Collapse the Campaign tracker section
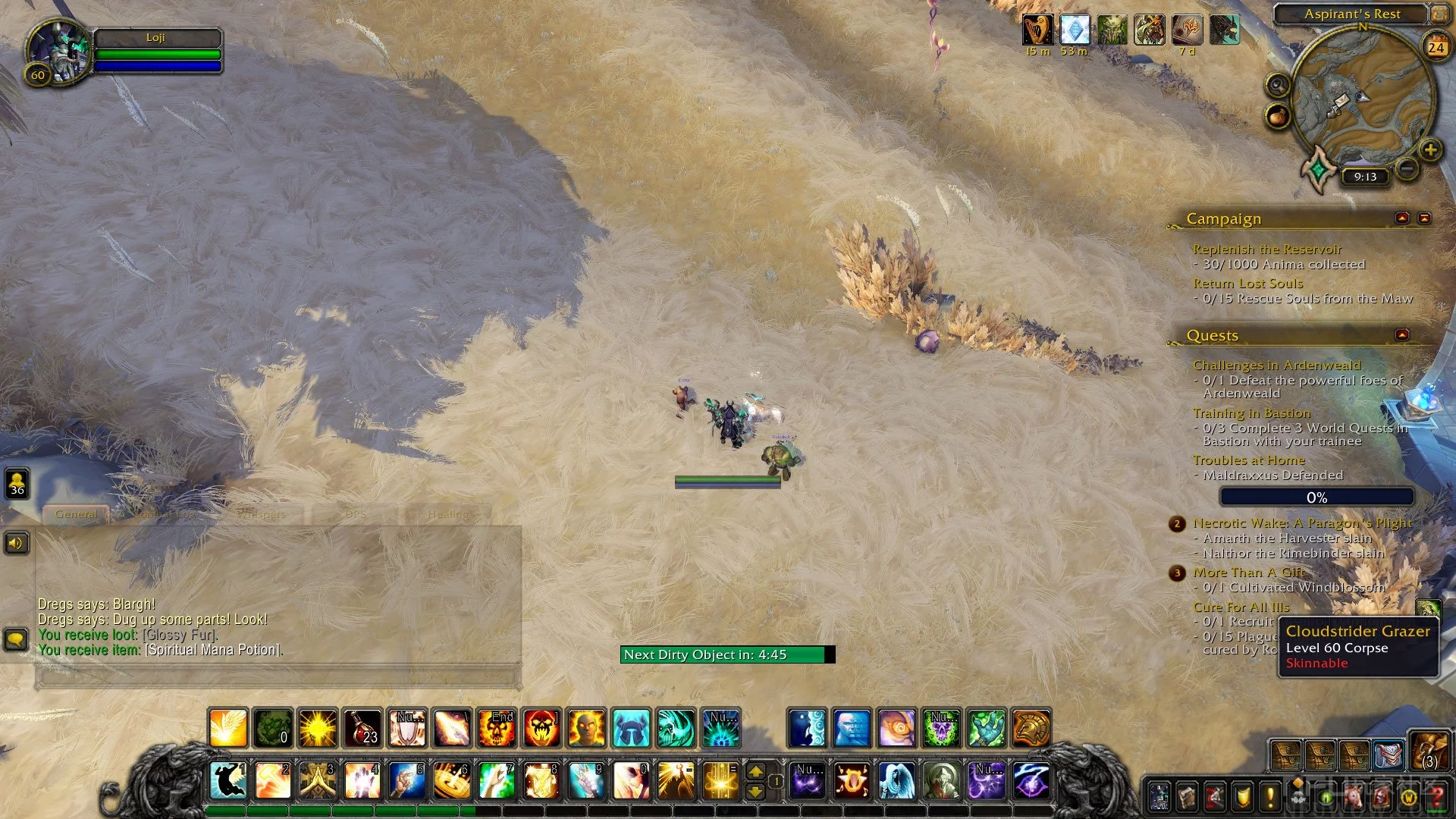The width and height of the screenshot is (1456, 819). (x=1402, y=218)
